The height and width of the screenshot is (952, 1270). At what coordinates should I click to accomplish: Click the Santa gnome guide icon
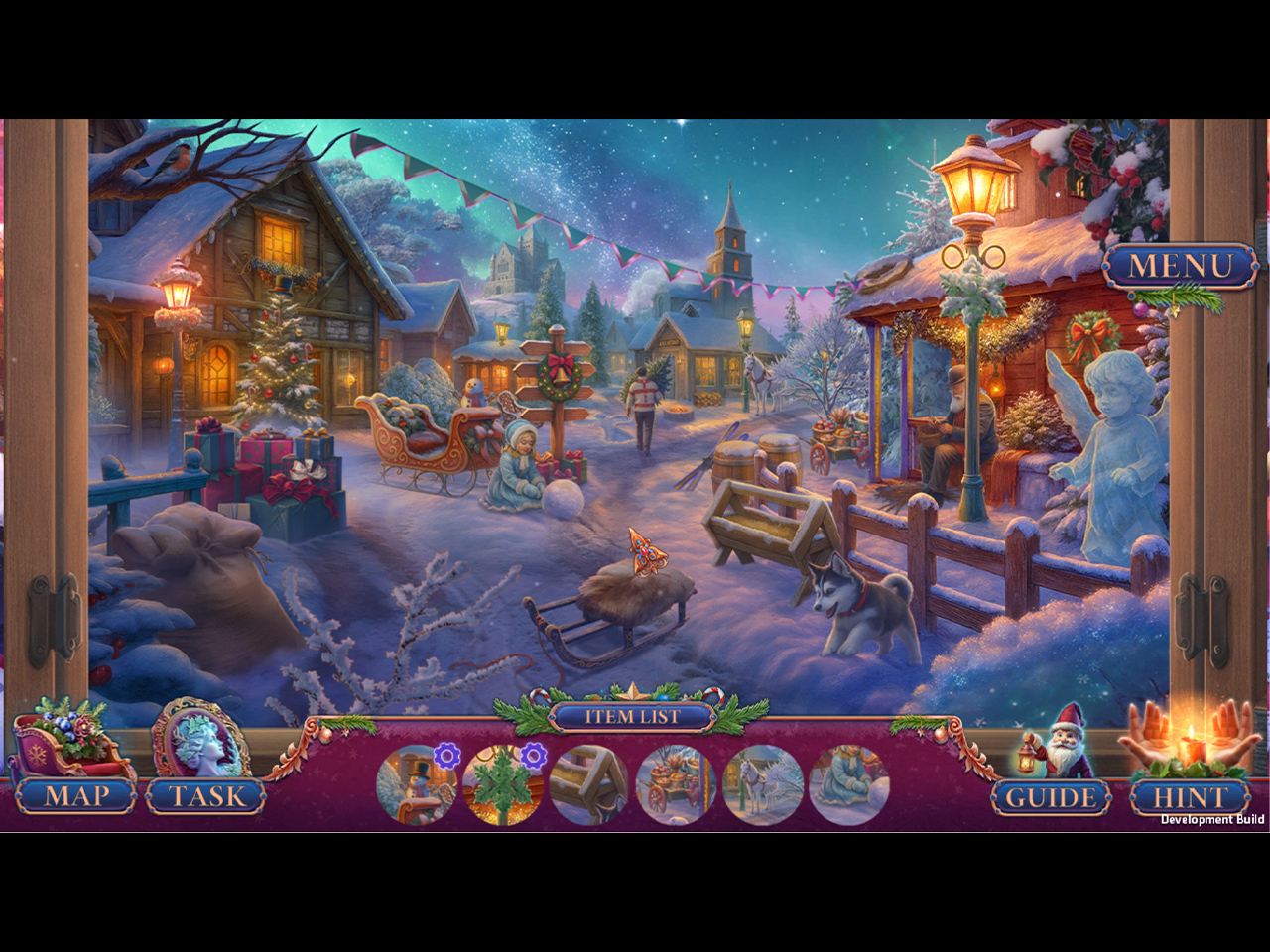pyautogui.click(x=1060, y=741)
